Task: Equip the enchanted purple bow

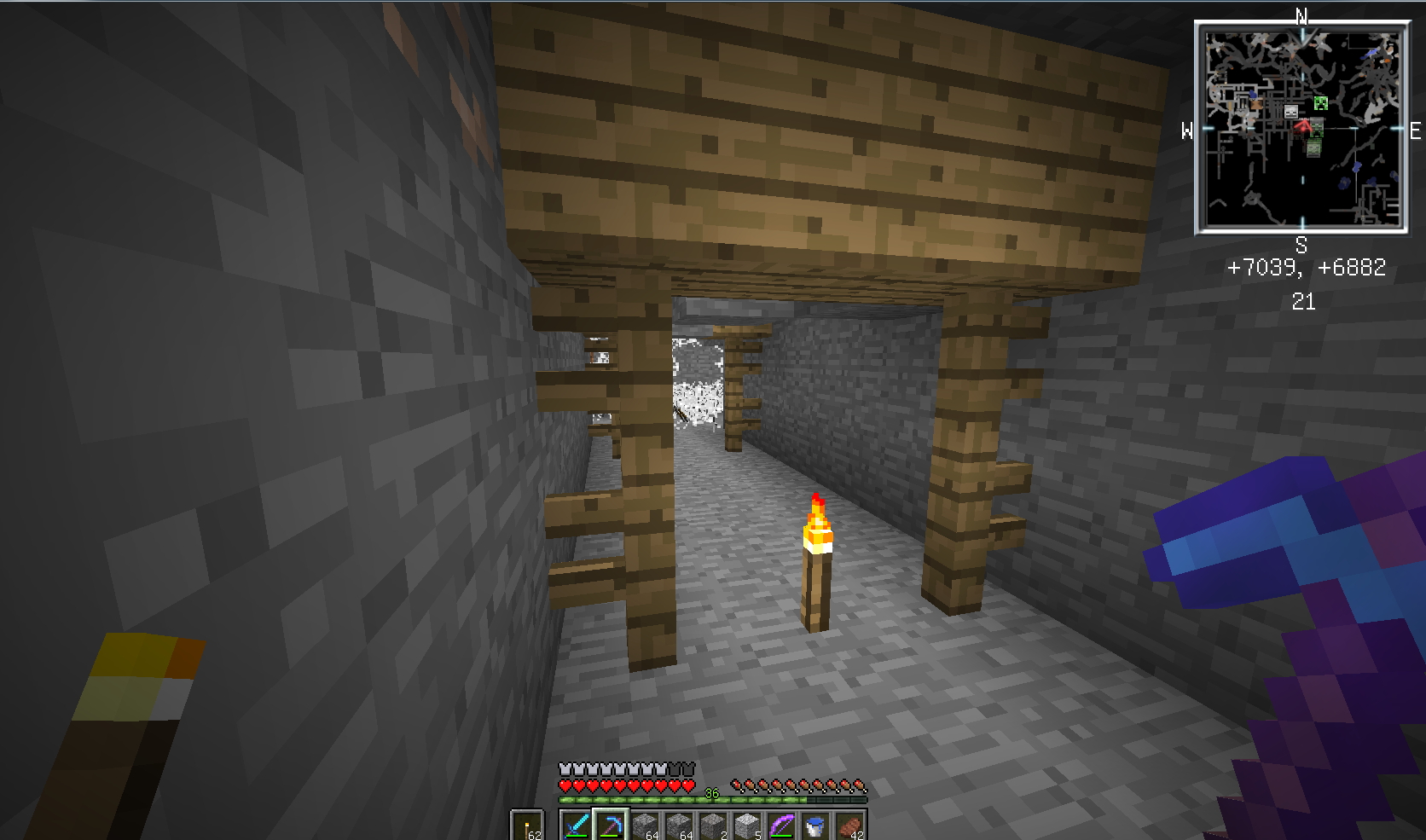Action: pyautogui.click(x=781, y=826)
